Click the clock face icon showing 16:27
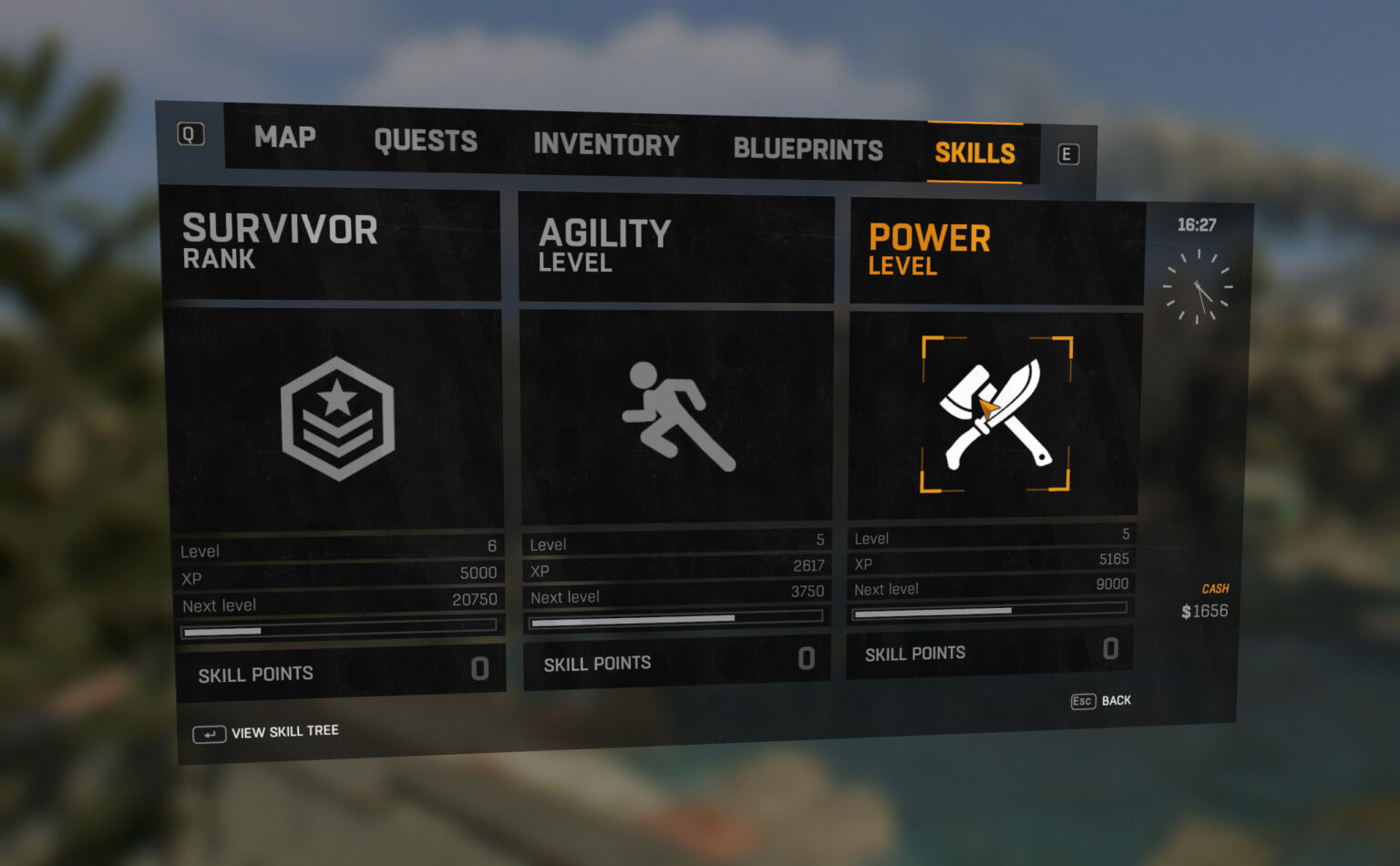This screenshot has width=1400, height=866. pyautogui.click(x=1198, y=288)
